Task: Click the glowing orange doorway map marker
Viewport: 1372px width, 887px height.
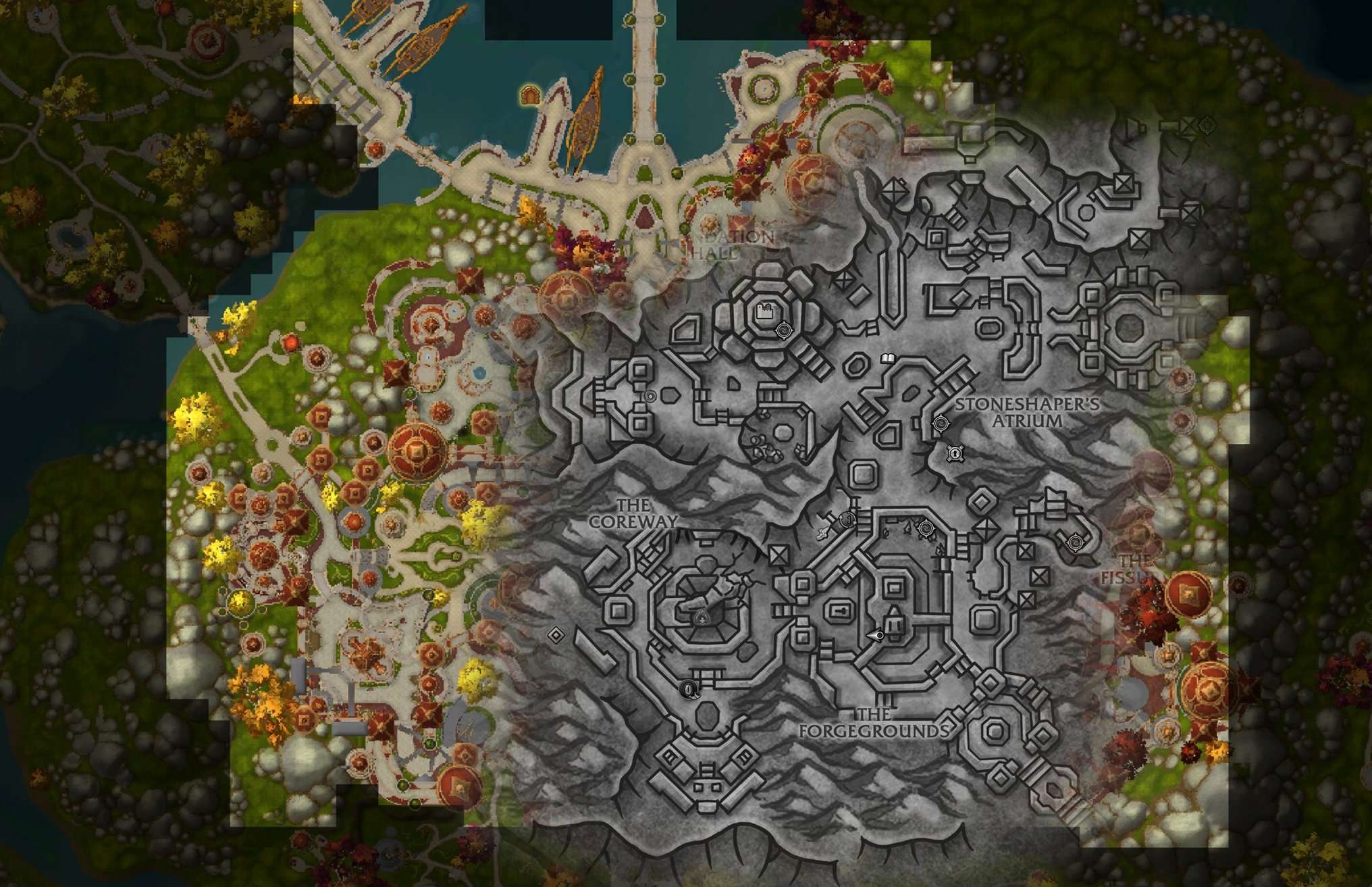Action: pyautogui.click(x=530, y=96)
